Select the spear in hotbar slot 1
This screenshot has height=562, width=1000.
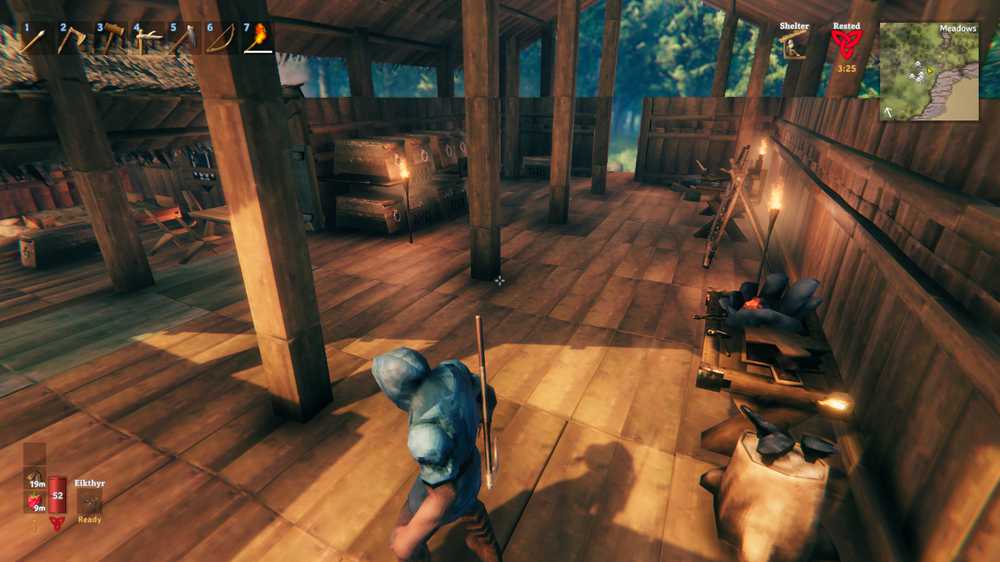tap(34, 39)
